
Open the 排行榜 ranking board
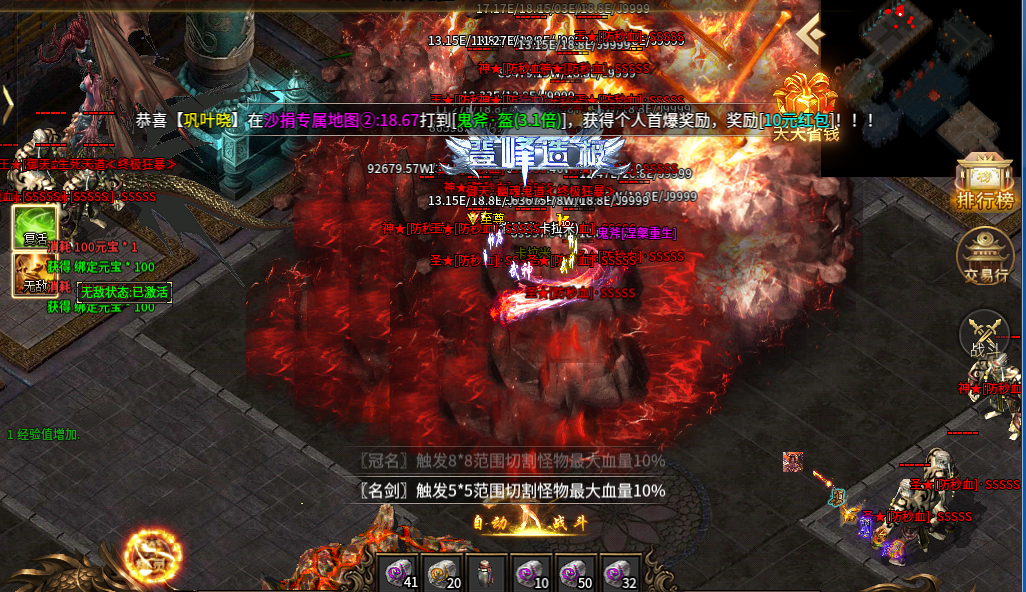tap(985, 184)
